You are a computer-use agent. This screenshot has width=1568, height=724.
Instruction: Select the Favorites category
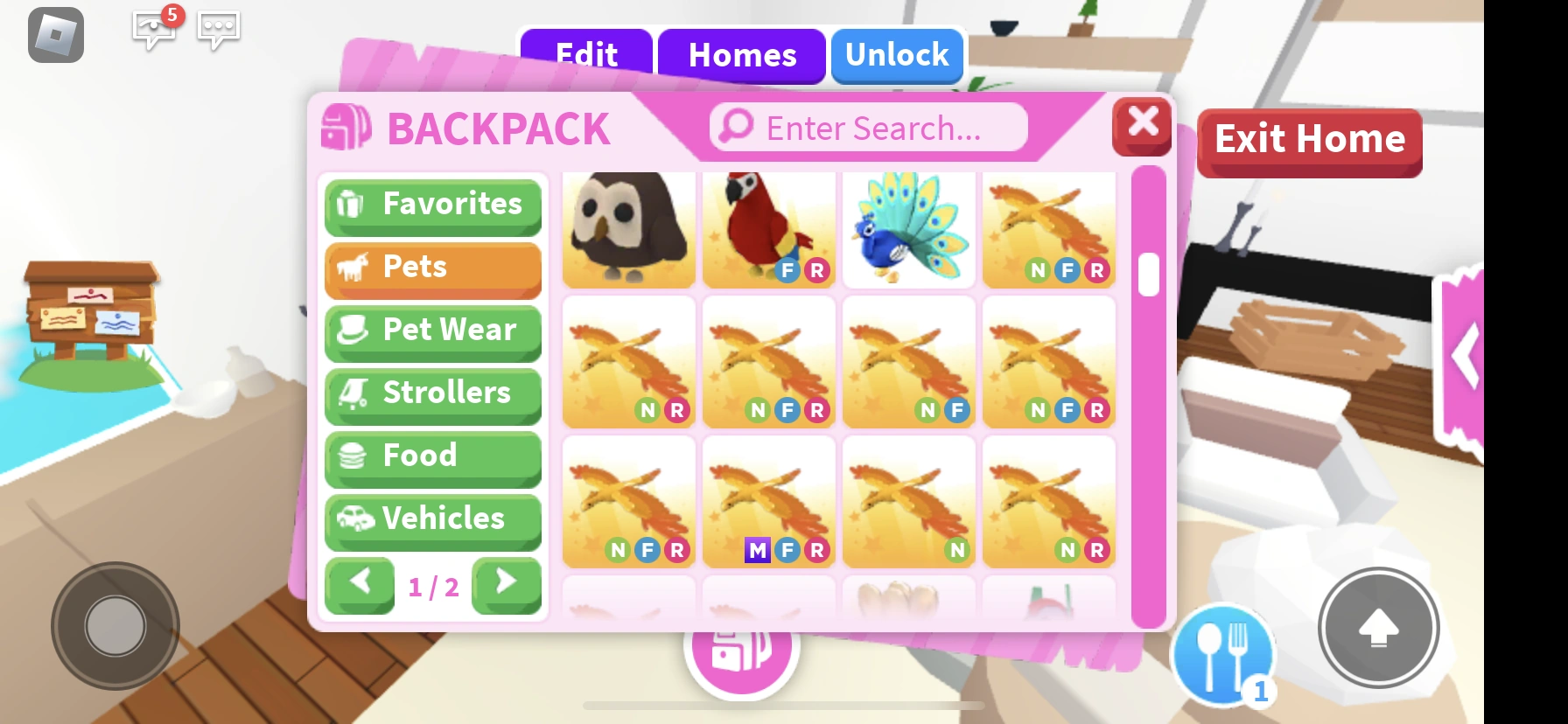(432, 205)
